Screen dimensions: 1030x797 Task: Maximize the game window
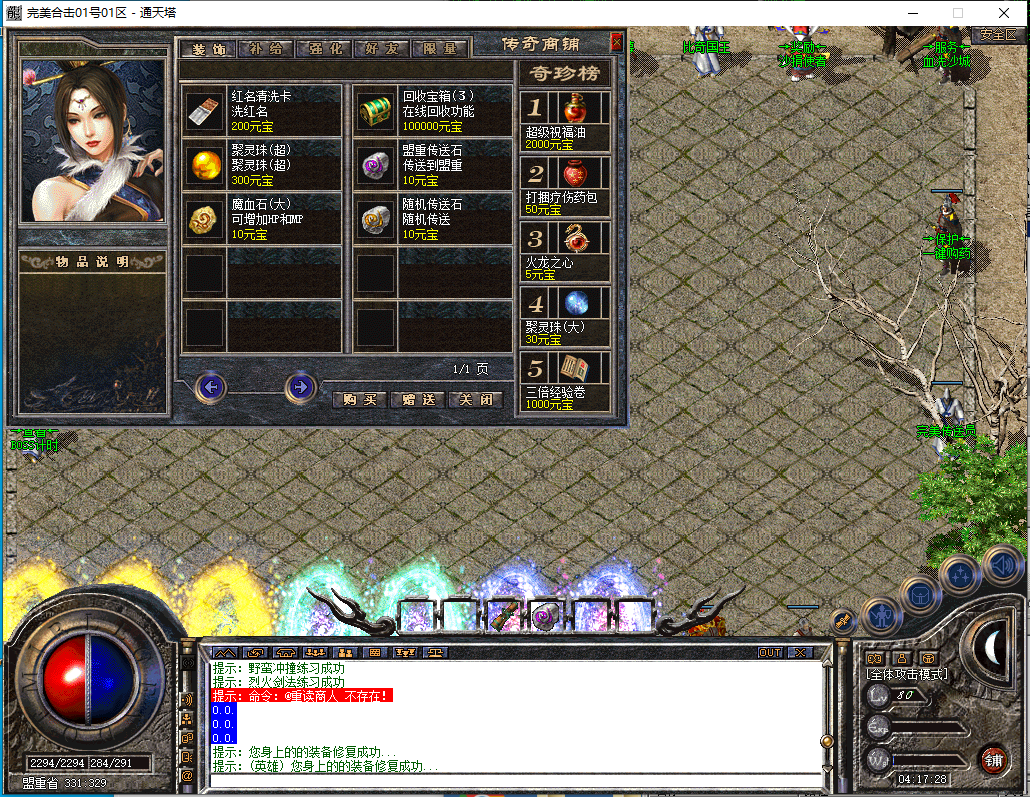[x=957, y=12]
